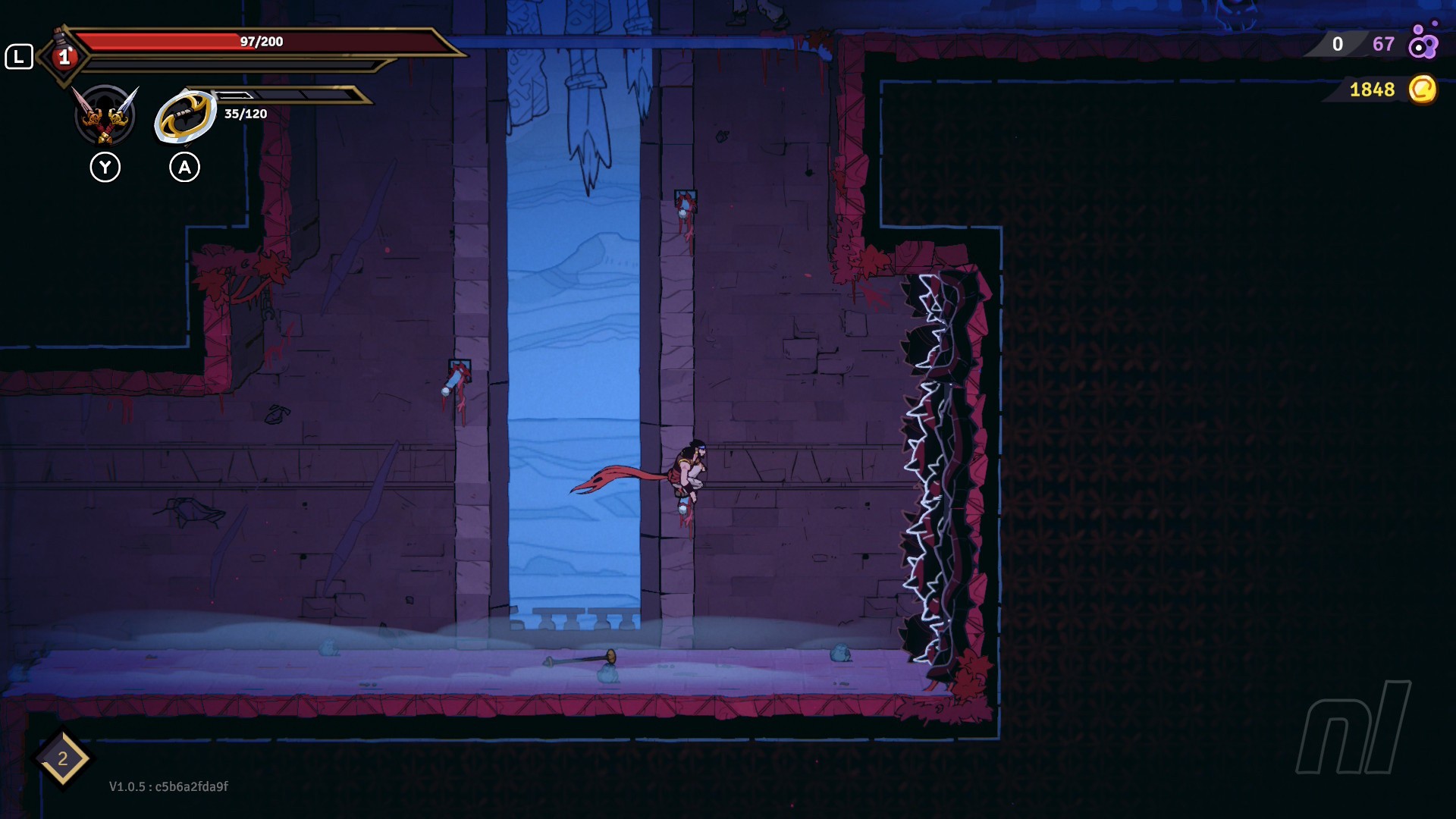Click the diamond badge numbered 2
Screen dimensions: 1456x819
pyautogui.click(x=62, y=758)
